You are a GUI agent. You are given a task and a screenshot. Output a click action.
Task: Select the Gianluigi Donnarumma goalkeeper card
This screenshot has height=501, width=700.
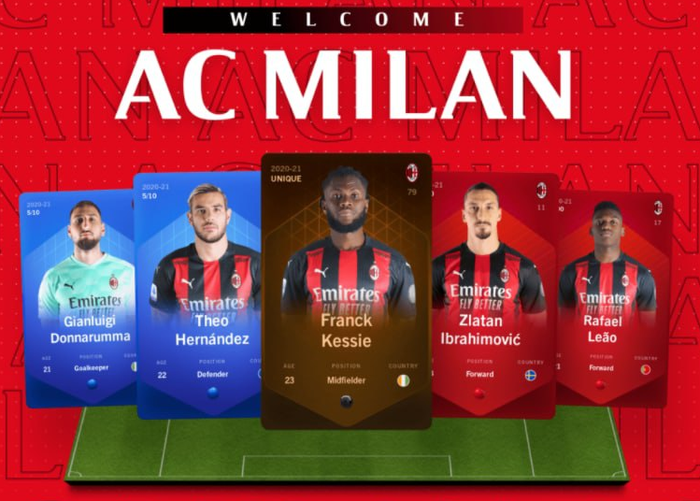(x=78, y=298)
